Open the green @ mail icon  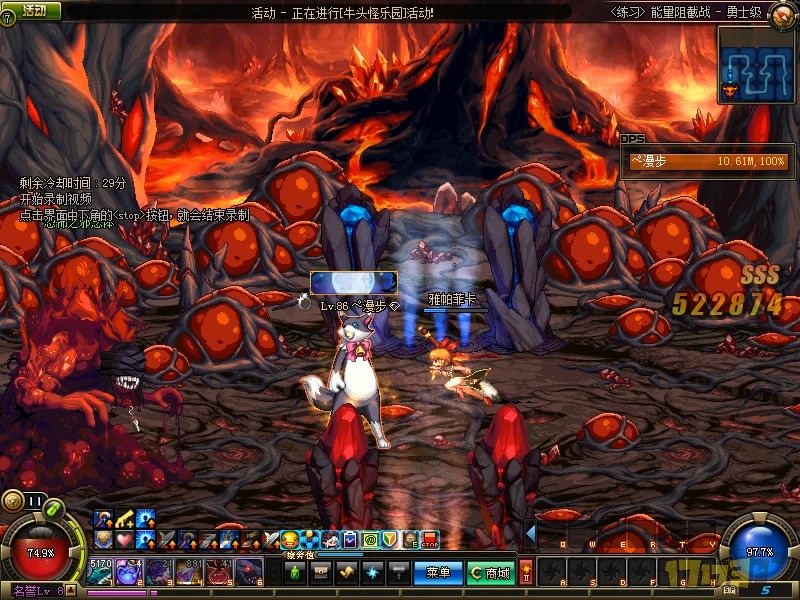pos(369,540)
